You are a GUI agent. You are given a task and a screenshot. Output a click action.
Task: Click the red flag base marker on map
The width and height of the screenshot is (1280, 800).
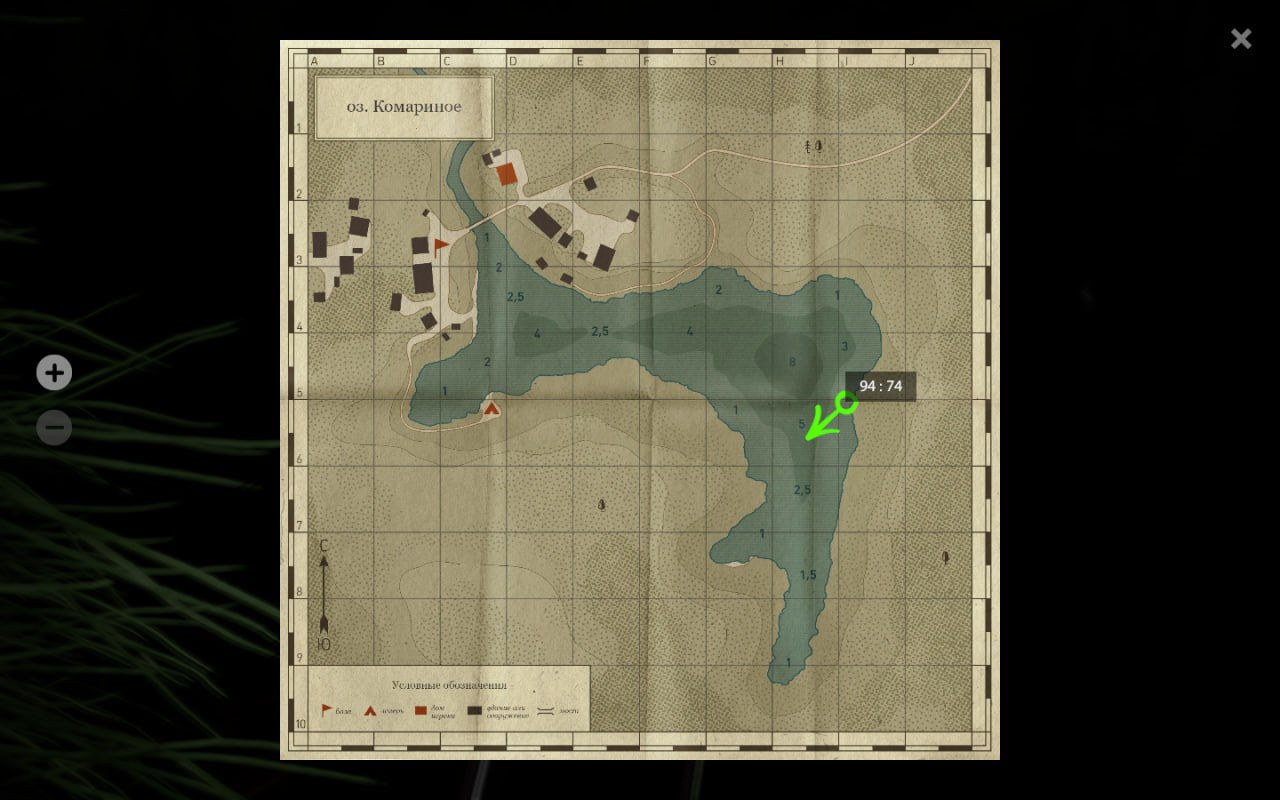click(441, 246)
